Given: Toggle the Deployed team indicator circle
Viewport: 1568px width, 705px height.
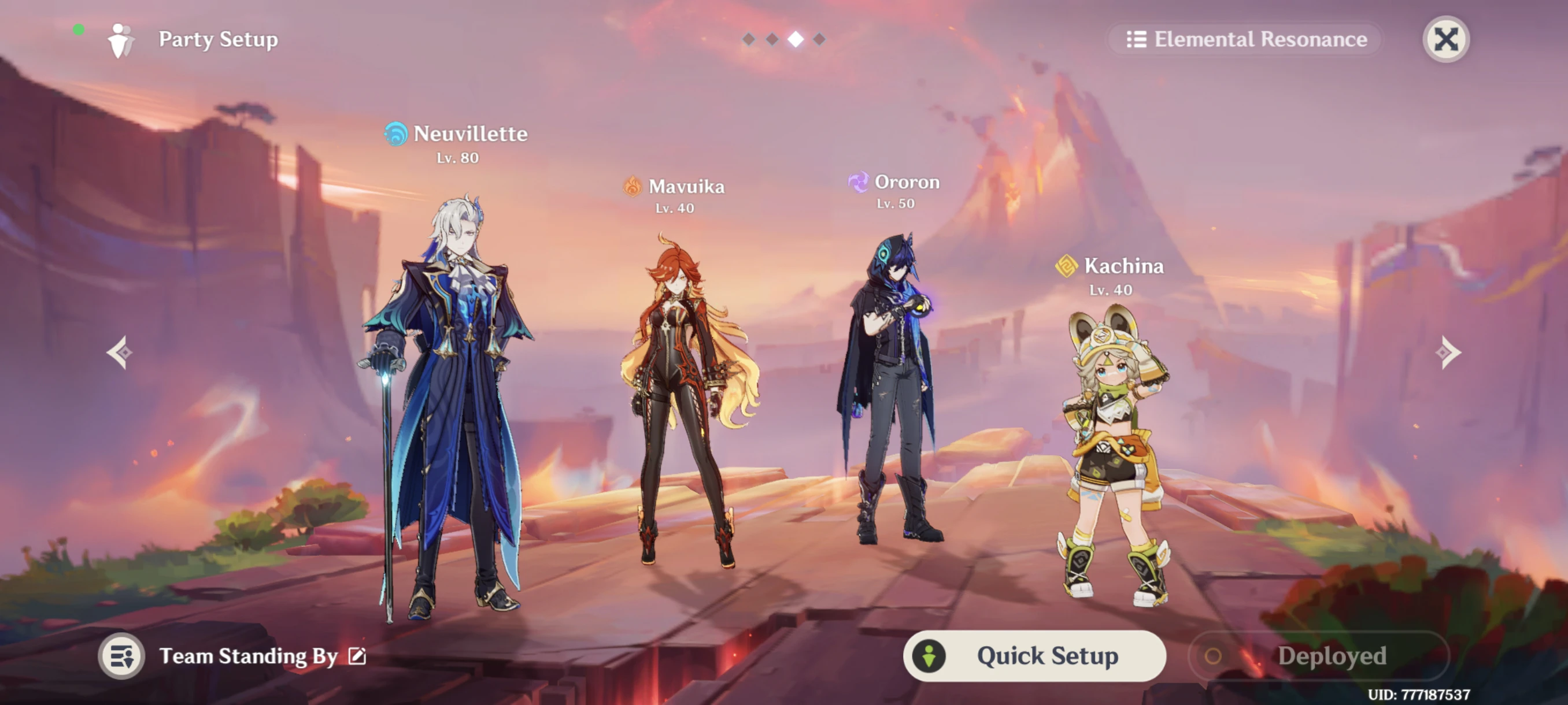Looking at the screenshot, I should click(x=1212, y=656).
